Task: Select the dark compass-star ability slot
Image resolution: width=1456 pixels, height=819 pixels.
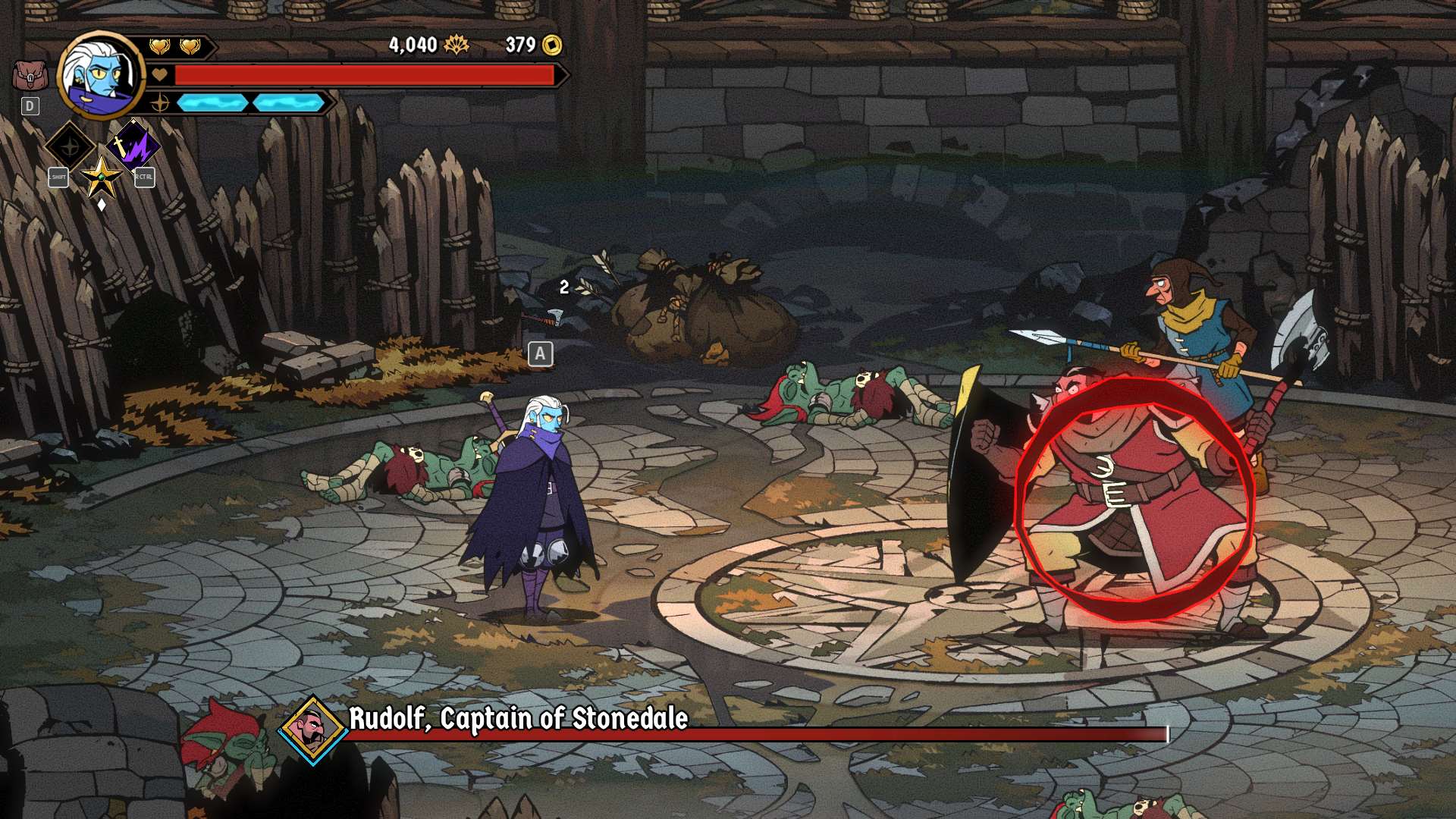Action: pyautogui.click(x=70, y=146)
